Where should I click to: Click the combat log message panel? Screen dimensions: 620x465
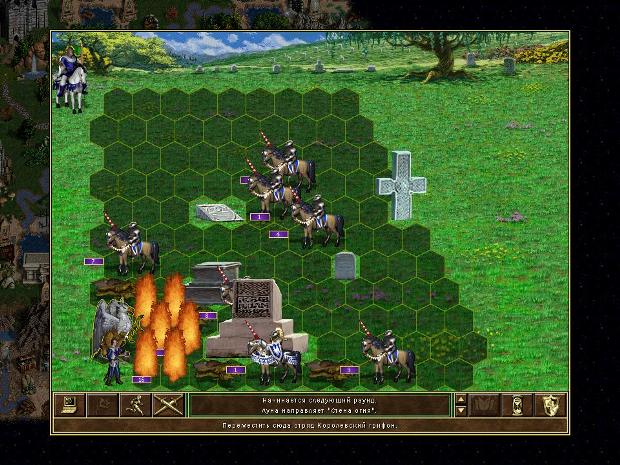pyautogui.click(x=319, y=405)
